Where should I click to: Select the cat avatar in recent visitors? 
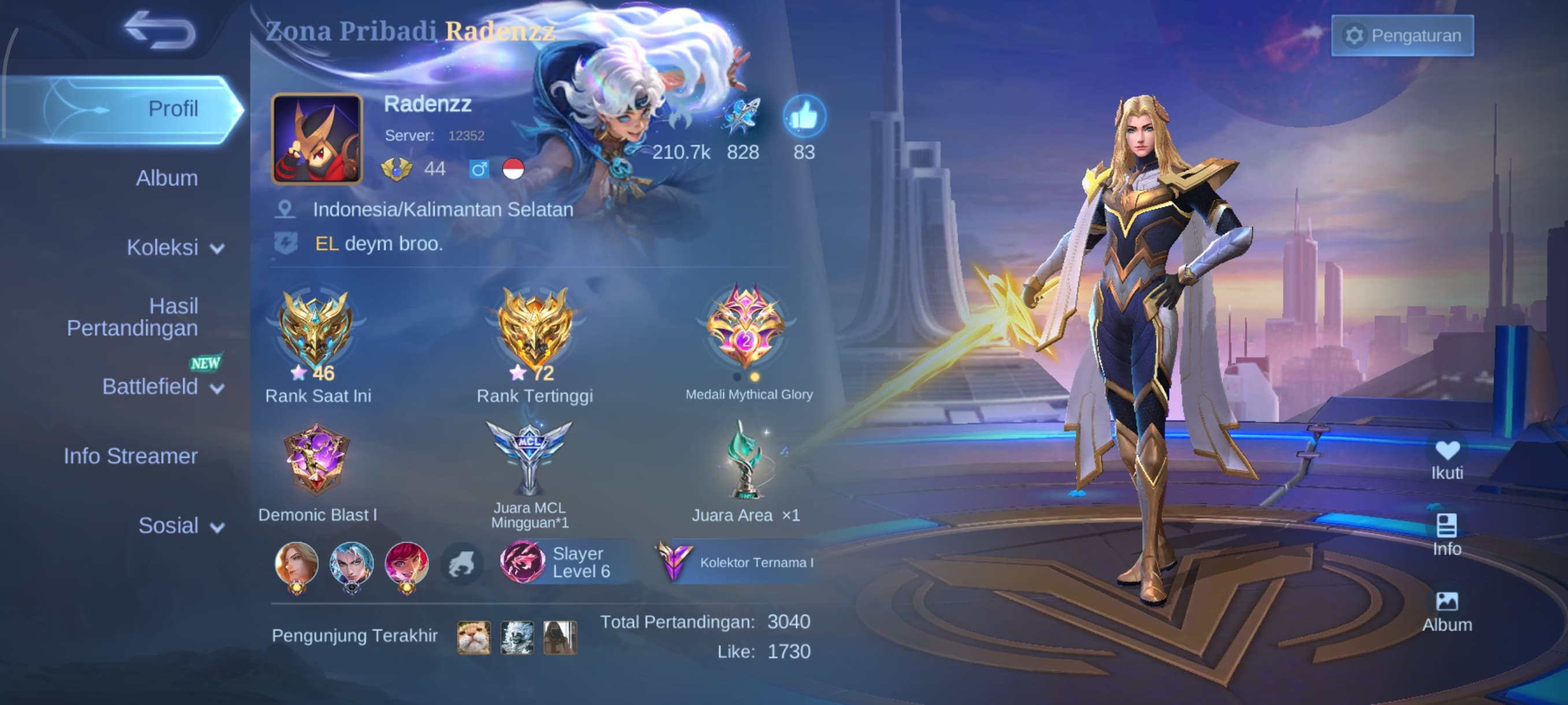pyautogui.click(x=474, y=637)
